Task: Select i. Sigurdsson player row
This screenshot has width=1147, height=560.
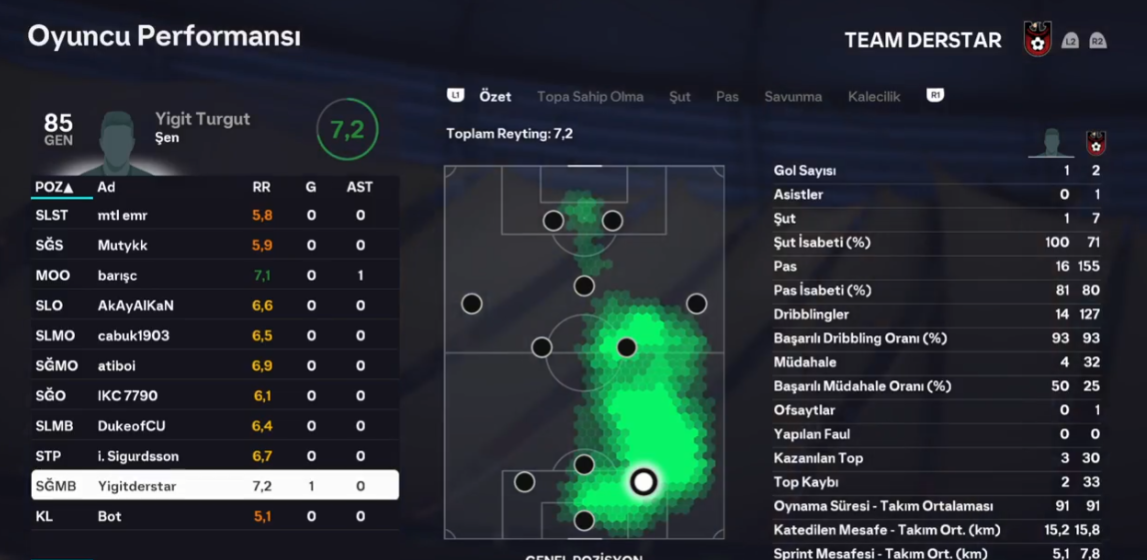Action: pyautogui.click(x=215, y=456)
